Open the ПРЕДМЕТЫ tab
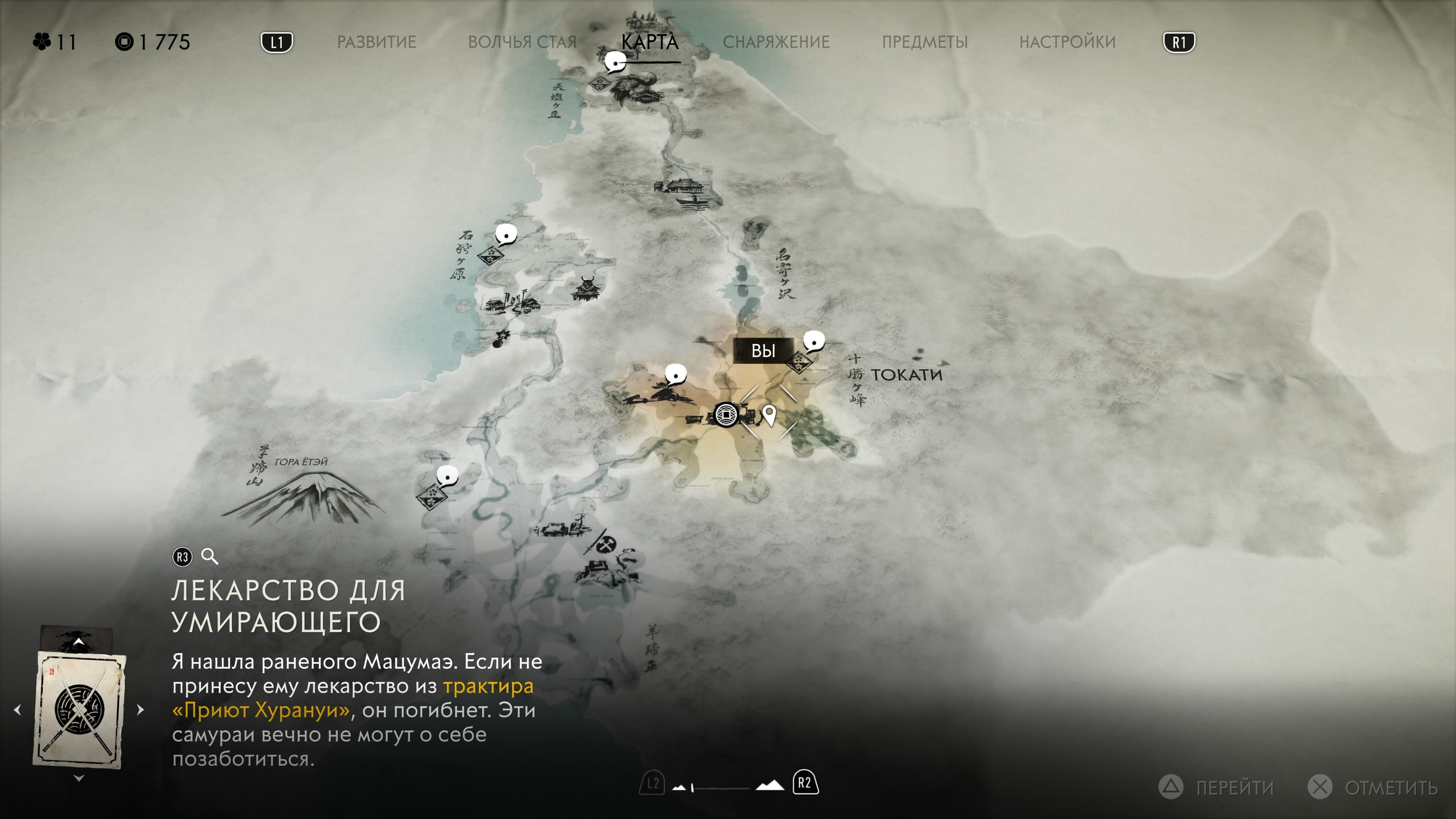1456x819 pixels. [925, 42]
